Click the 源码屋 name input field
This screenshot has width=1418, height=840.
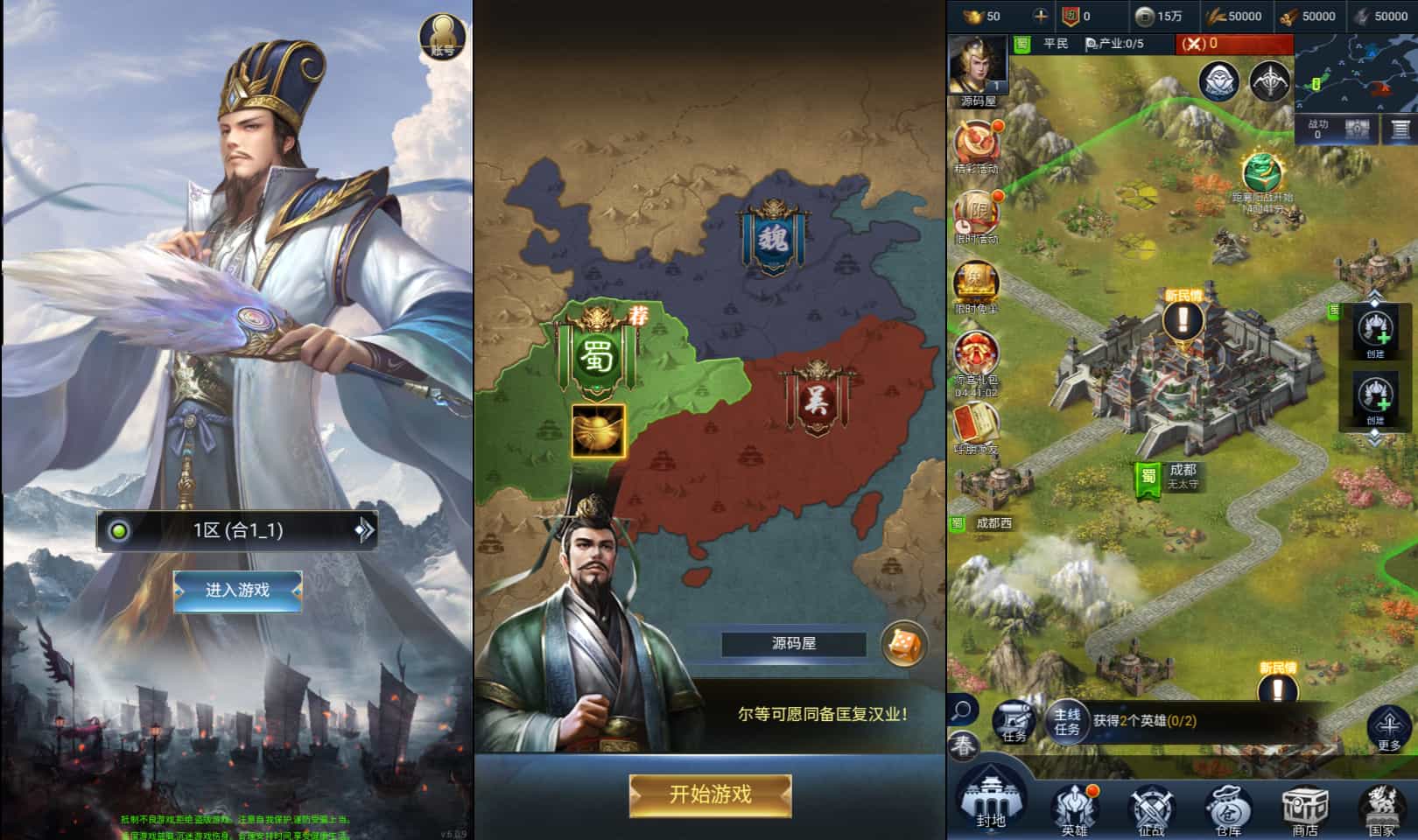point(792,641)
